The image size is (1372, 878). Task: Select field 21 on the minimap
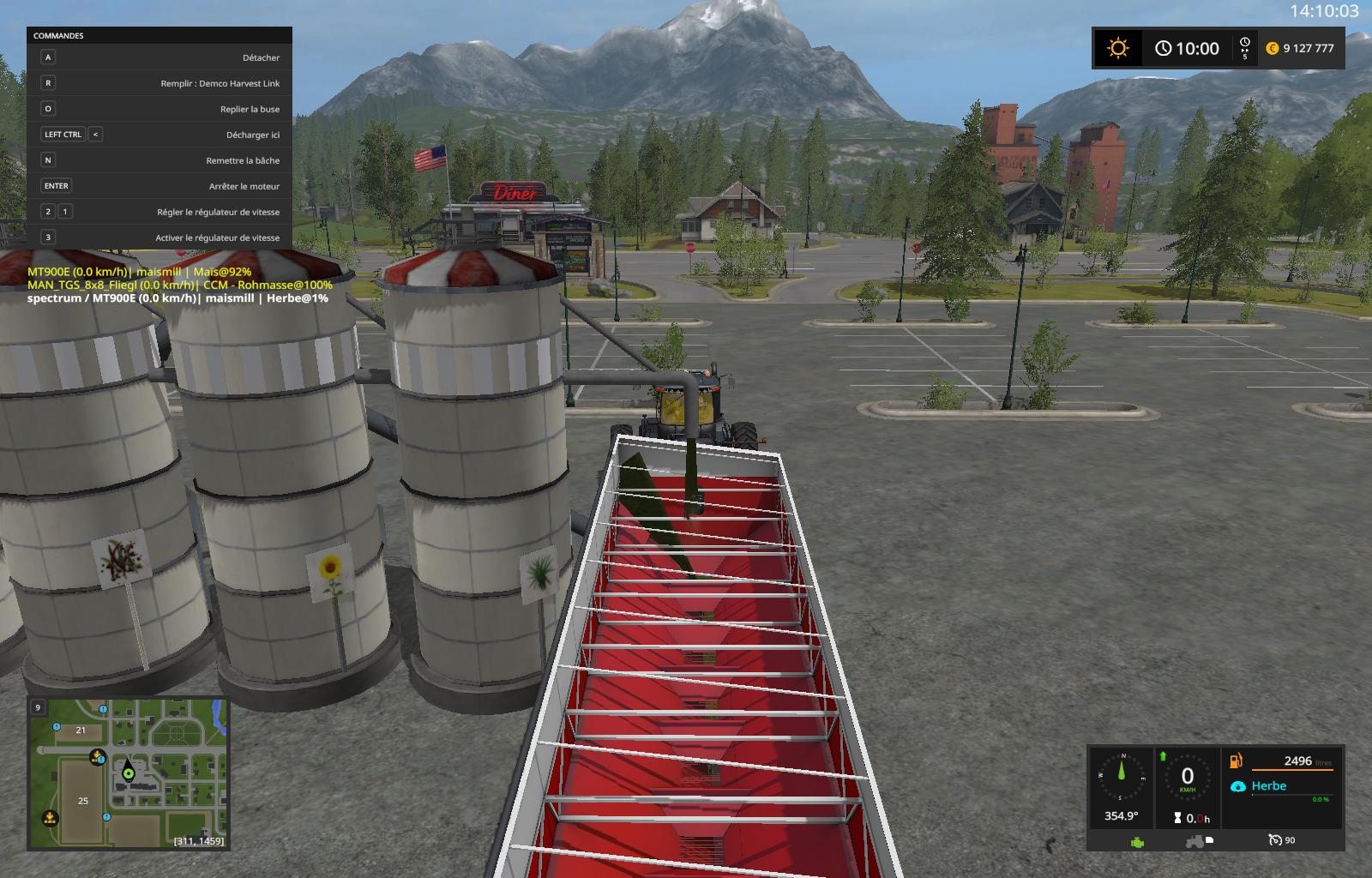pos(81,731)
